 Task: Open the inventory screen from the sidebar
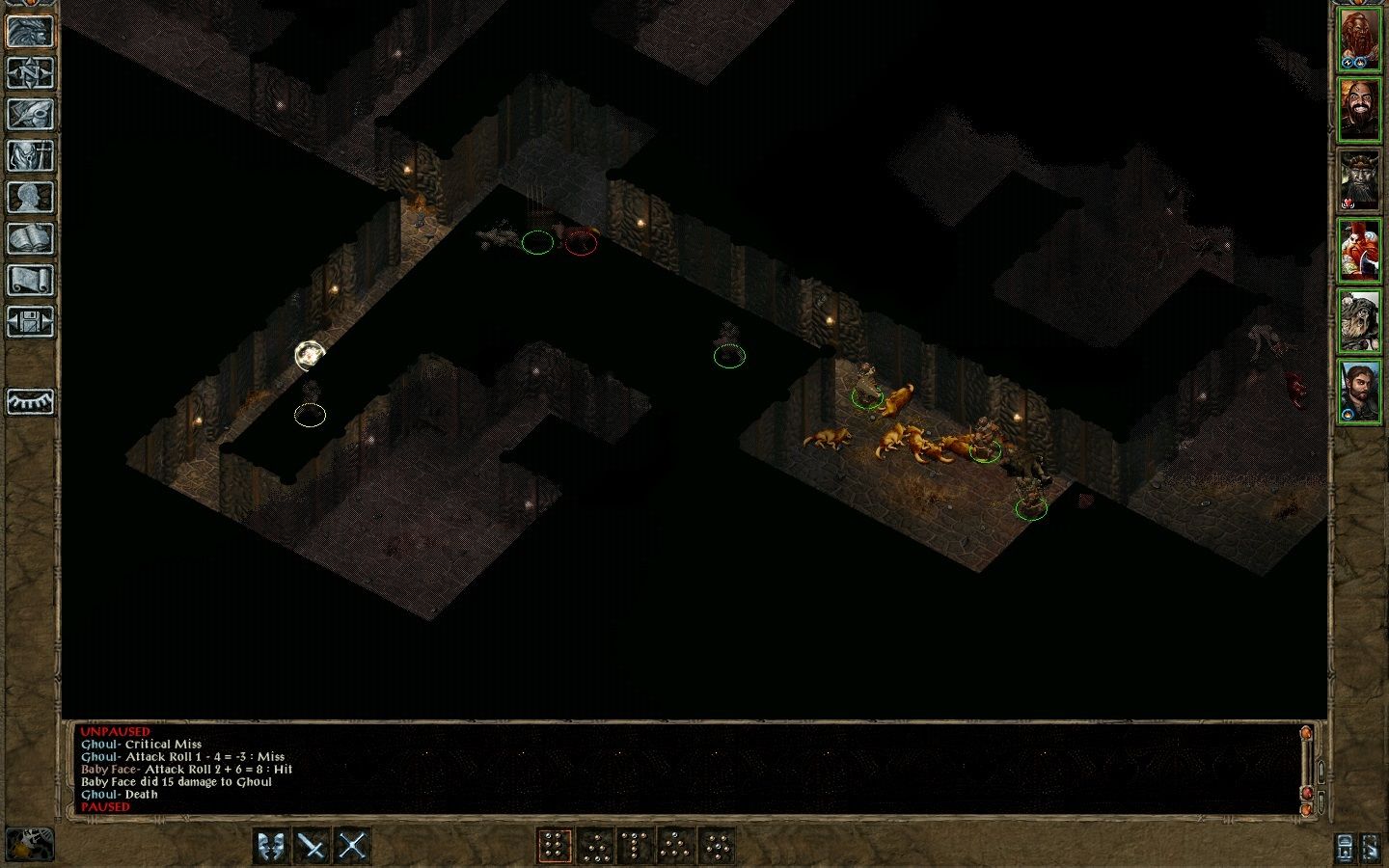(30, 156)
